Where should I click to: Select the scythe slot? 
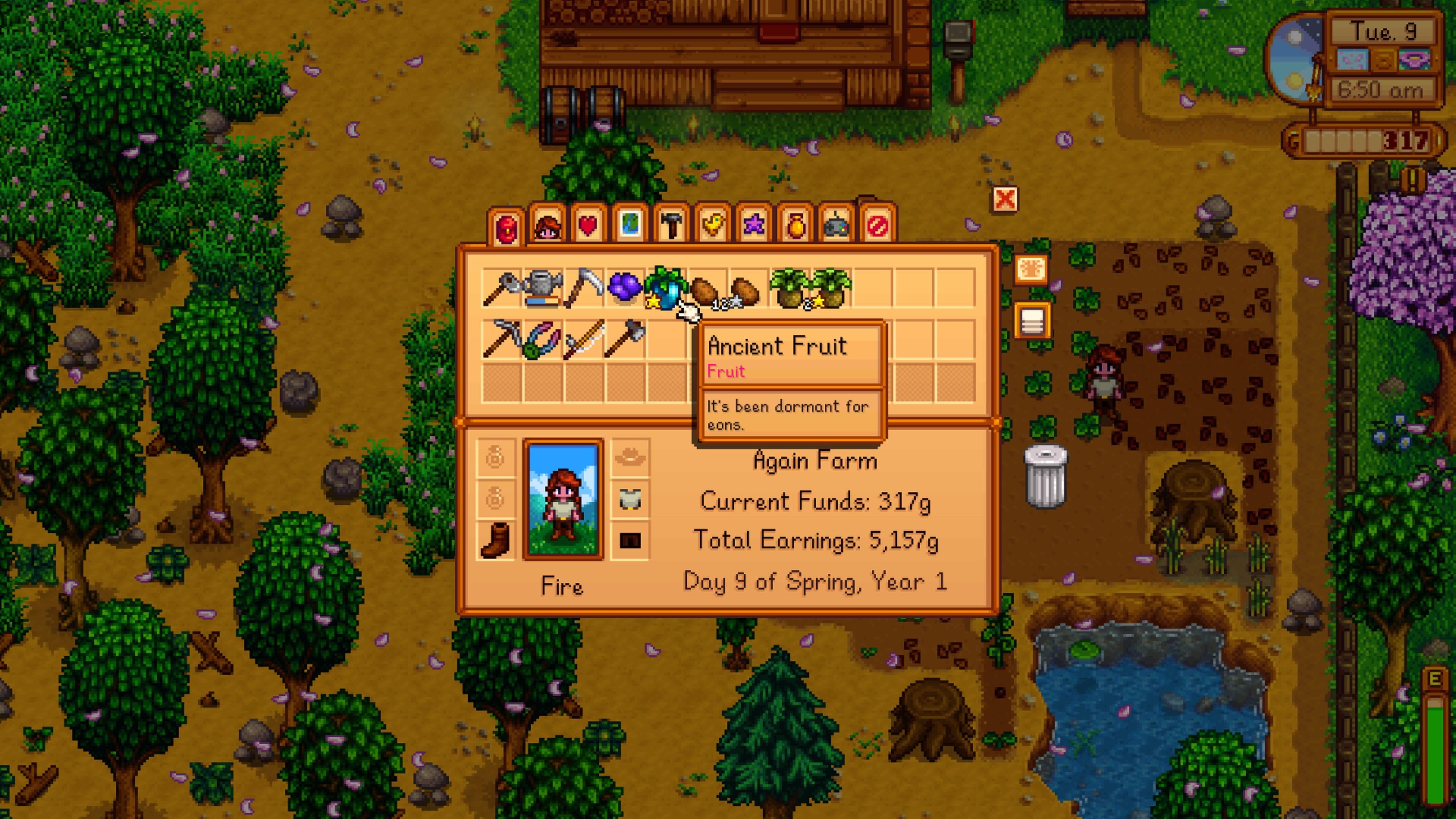tap(583, 288)
